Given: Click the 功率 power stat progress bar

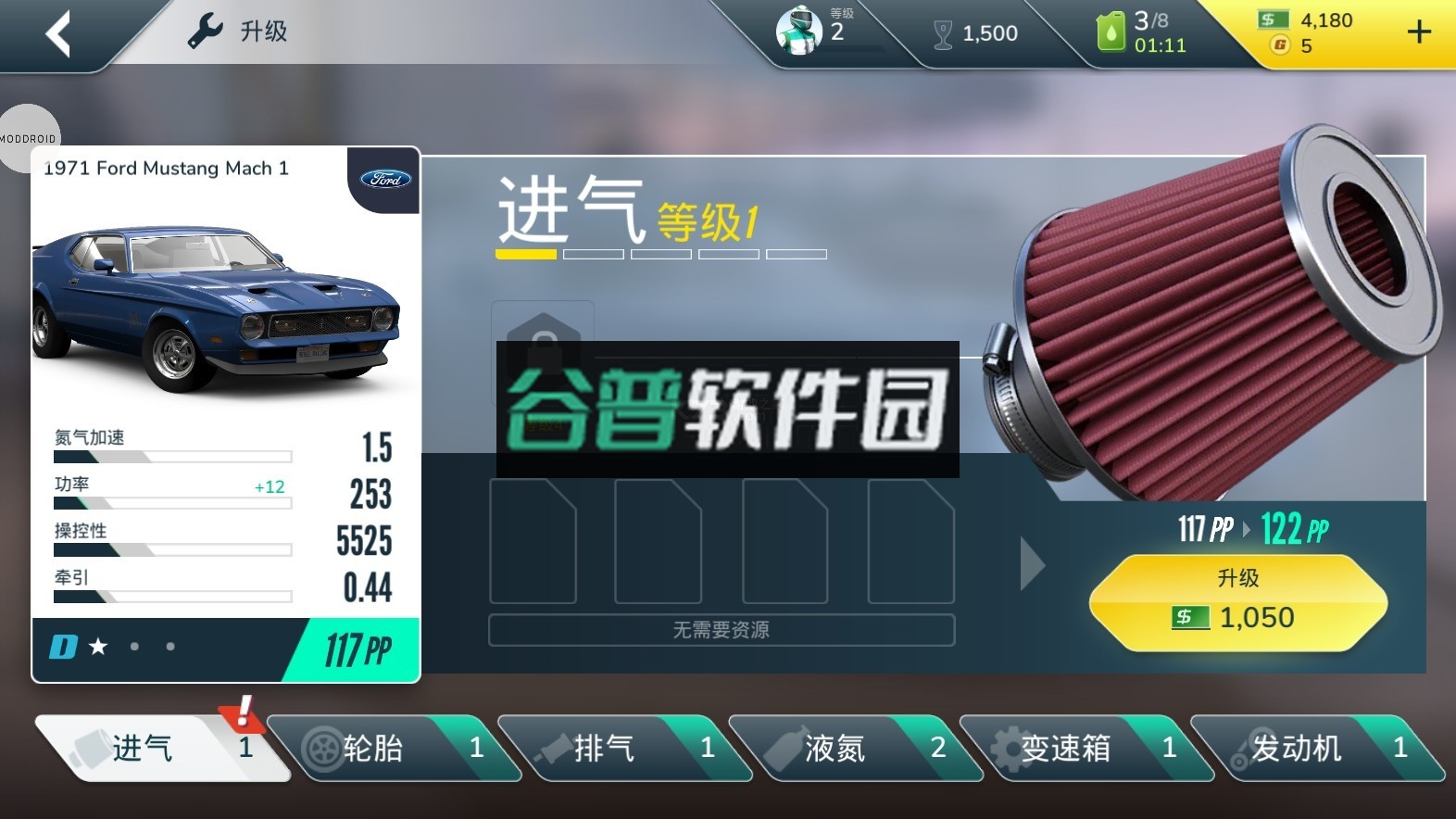Looking at the screenshot, I should pyautogui.click(x=171, y=502).
